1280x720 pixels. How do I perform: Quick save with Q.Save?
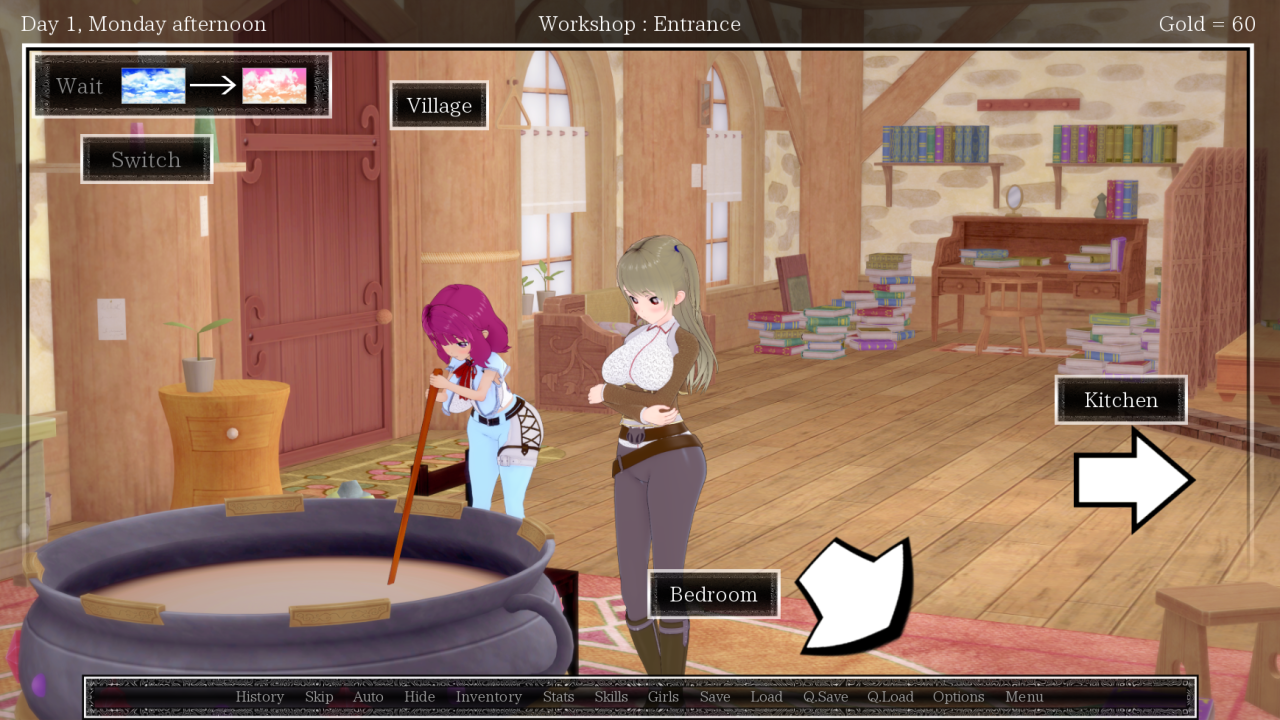(x=825, y=697)
